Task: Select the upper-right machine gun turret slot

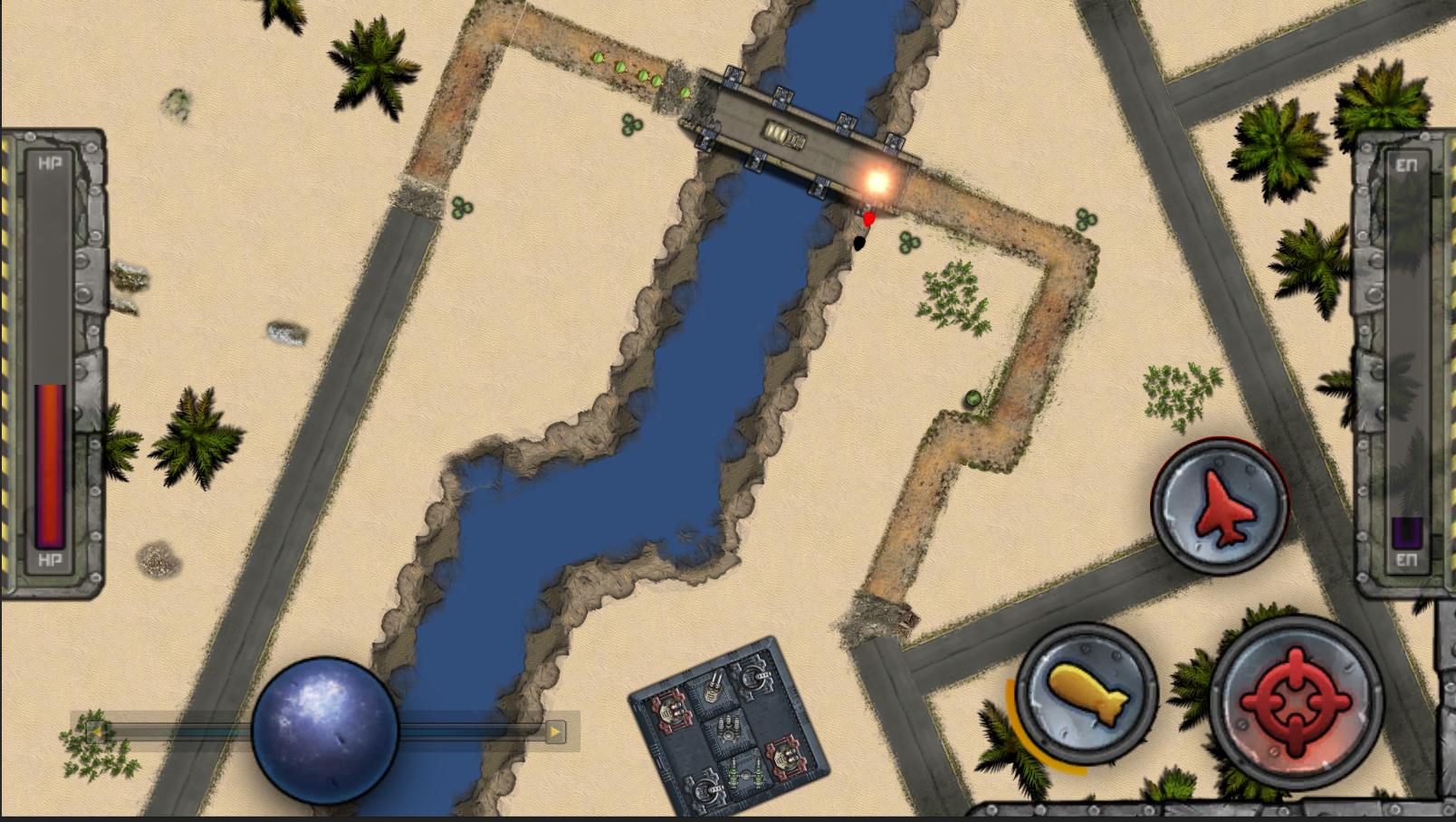Action: coord(752,677)
